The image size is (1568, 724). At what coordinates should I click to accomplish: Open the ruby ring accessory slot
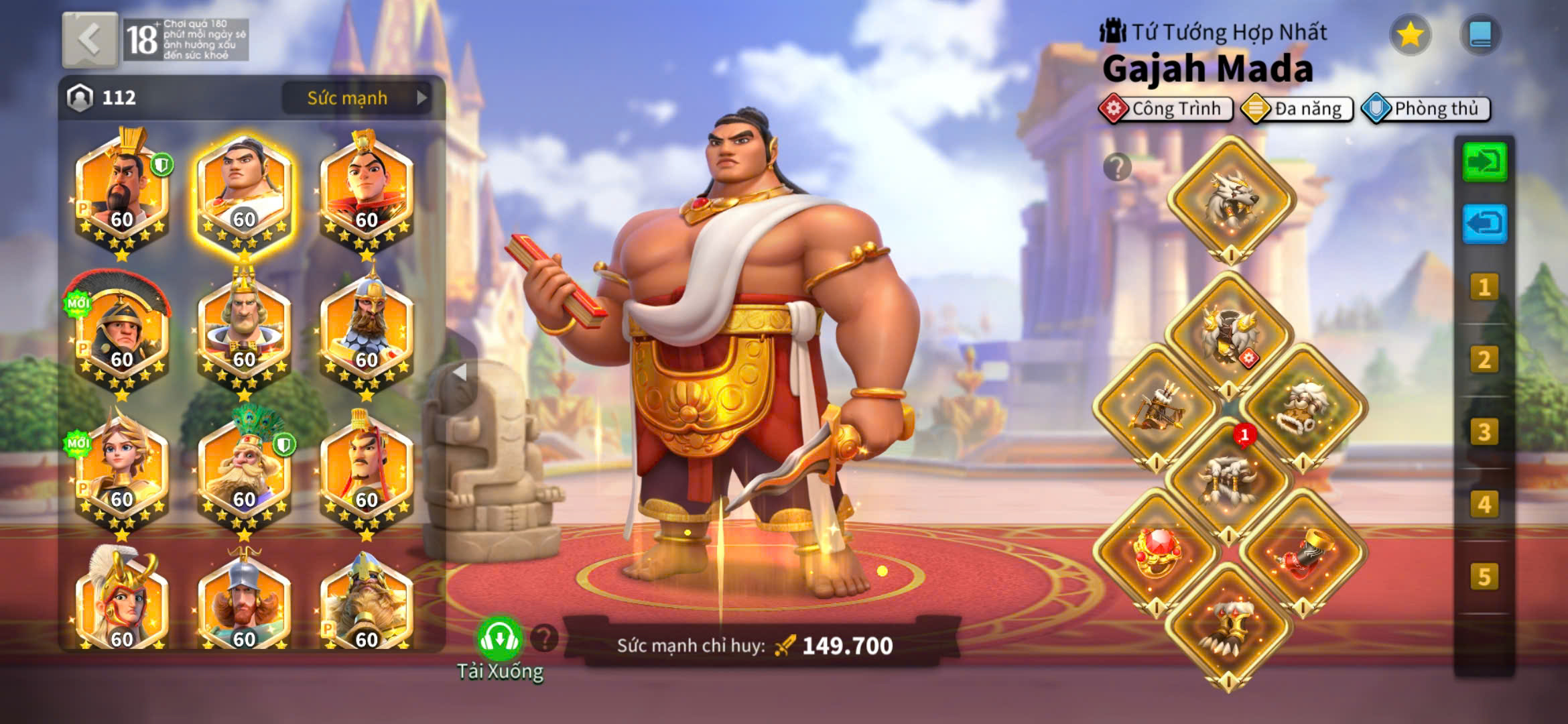(1157, 551)
